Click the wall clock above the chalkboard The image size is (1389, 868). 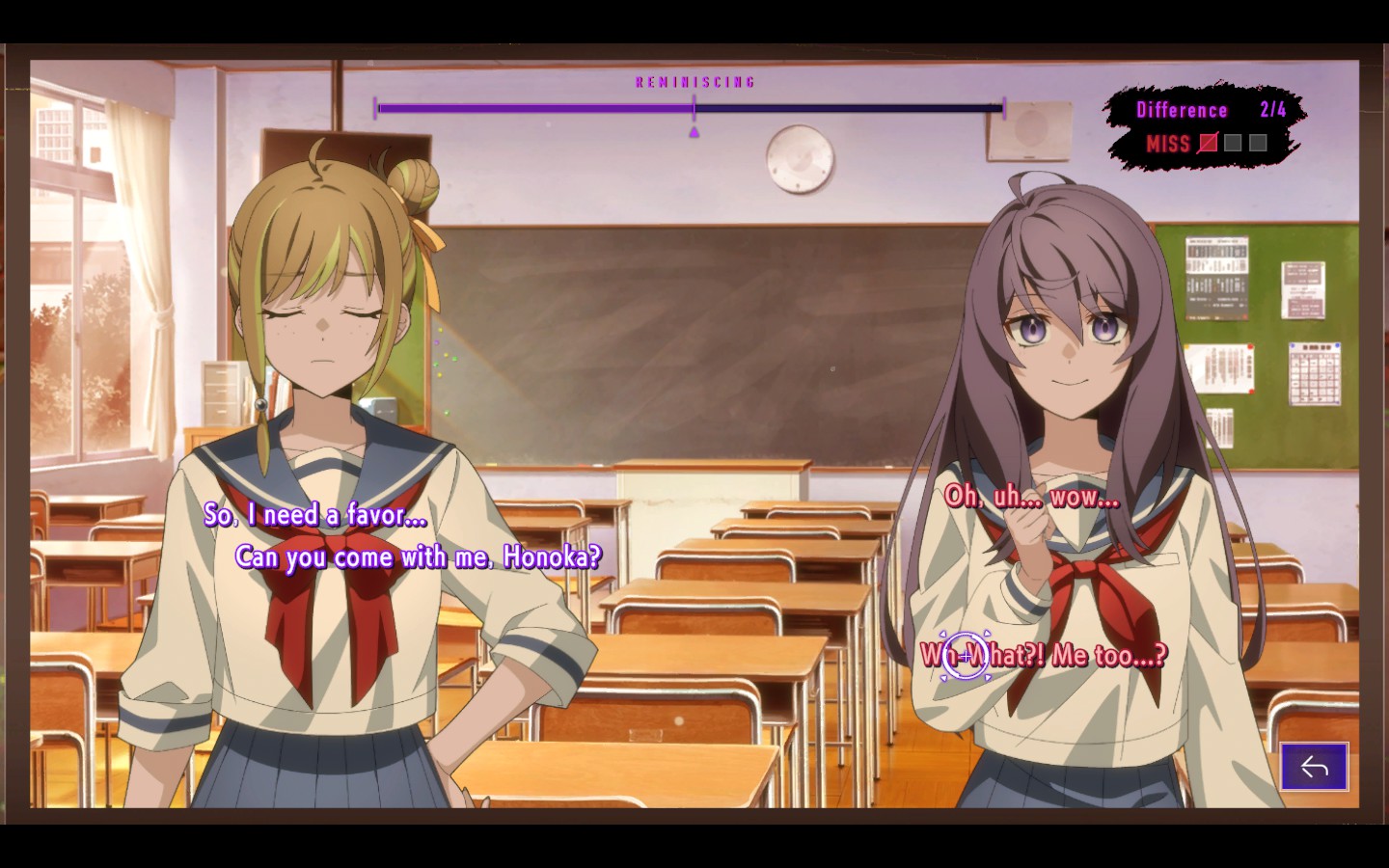coord(800,159)
